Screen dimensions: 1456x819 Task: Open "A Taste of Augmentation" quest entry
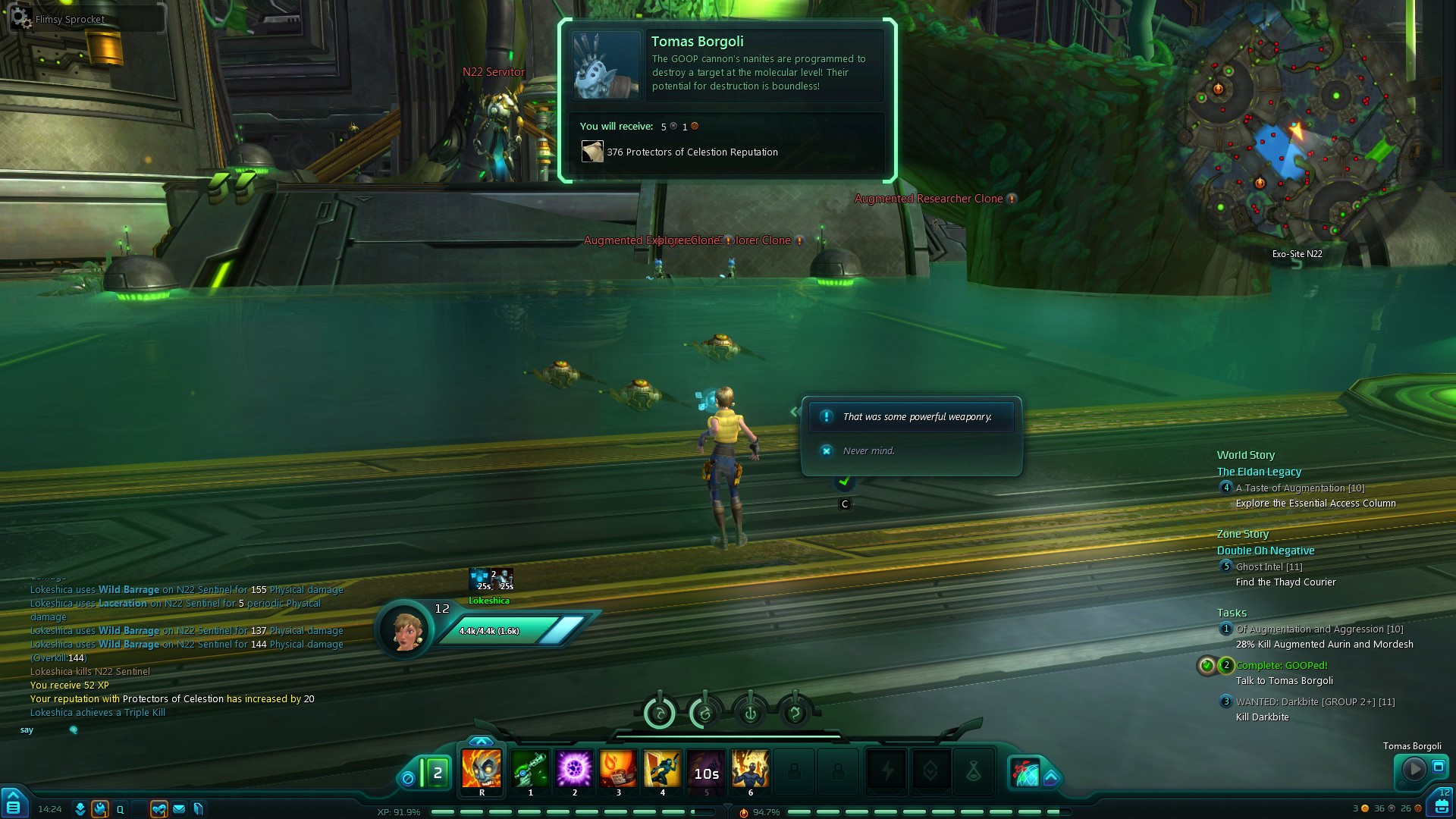click(1300, 488)
